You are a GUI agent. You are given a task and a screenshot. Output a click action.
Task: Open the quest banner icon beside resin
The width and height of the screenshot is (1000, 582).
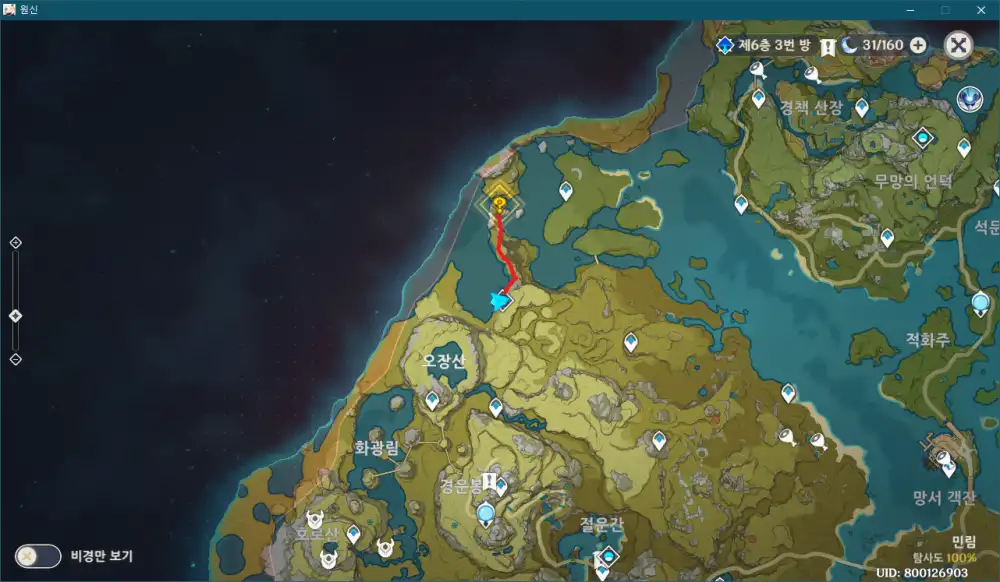(x=828, y=46)
